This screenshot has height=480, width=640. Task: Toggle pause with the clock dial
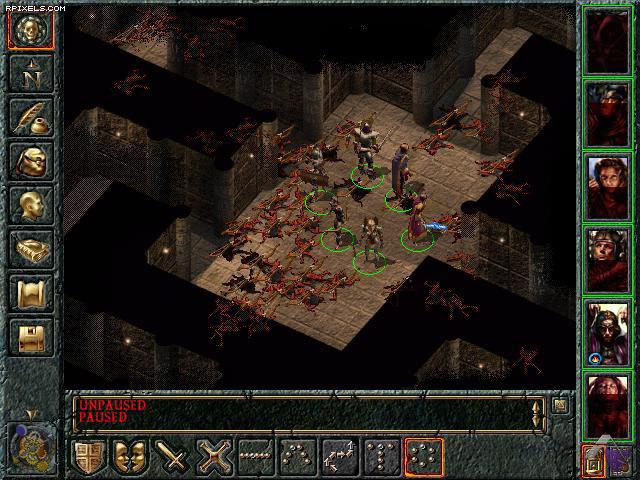tap(30, 444)
